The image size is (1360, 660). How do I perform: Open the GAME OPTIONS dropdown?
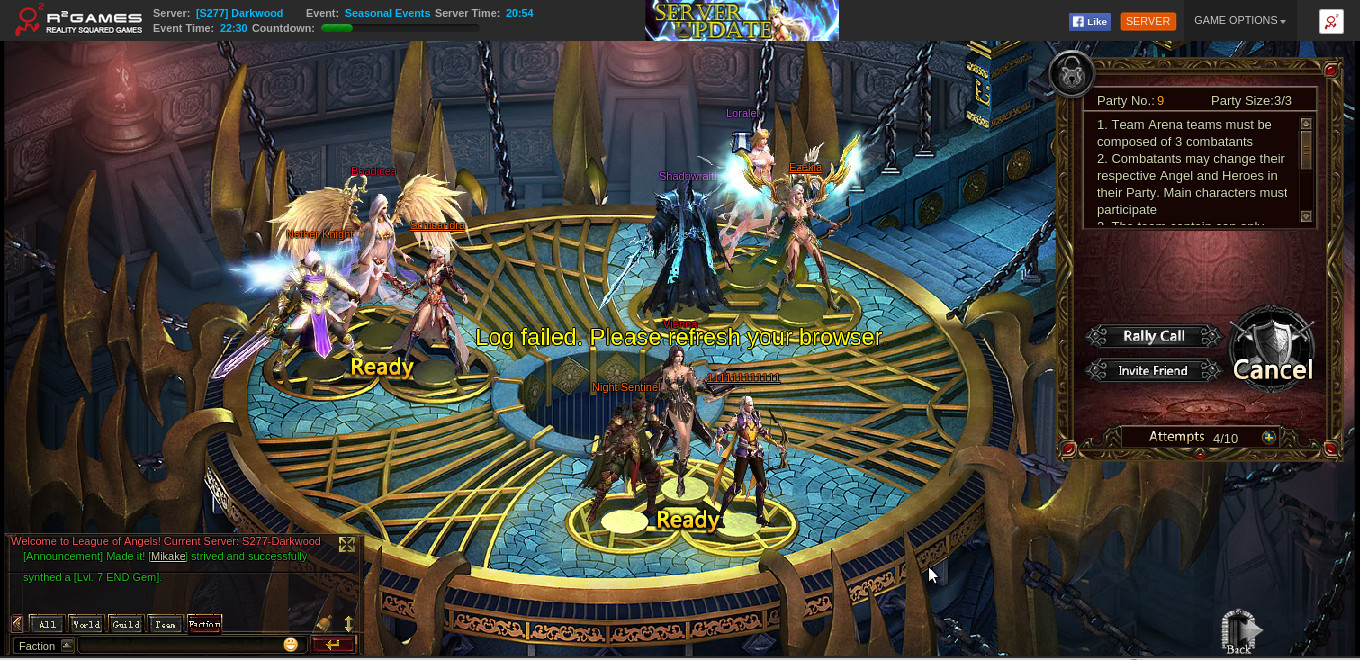click(1239, 21)
